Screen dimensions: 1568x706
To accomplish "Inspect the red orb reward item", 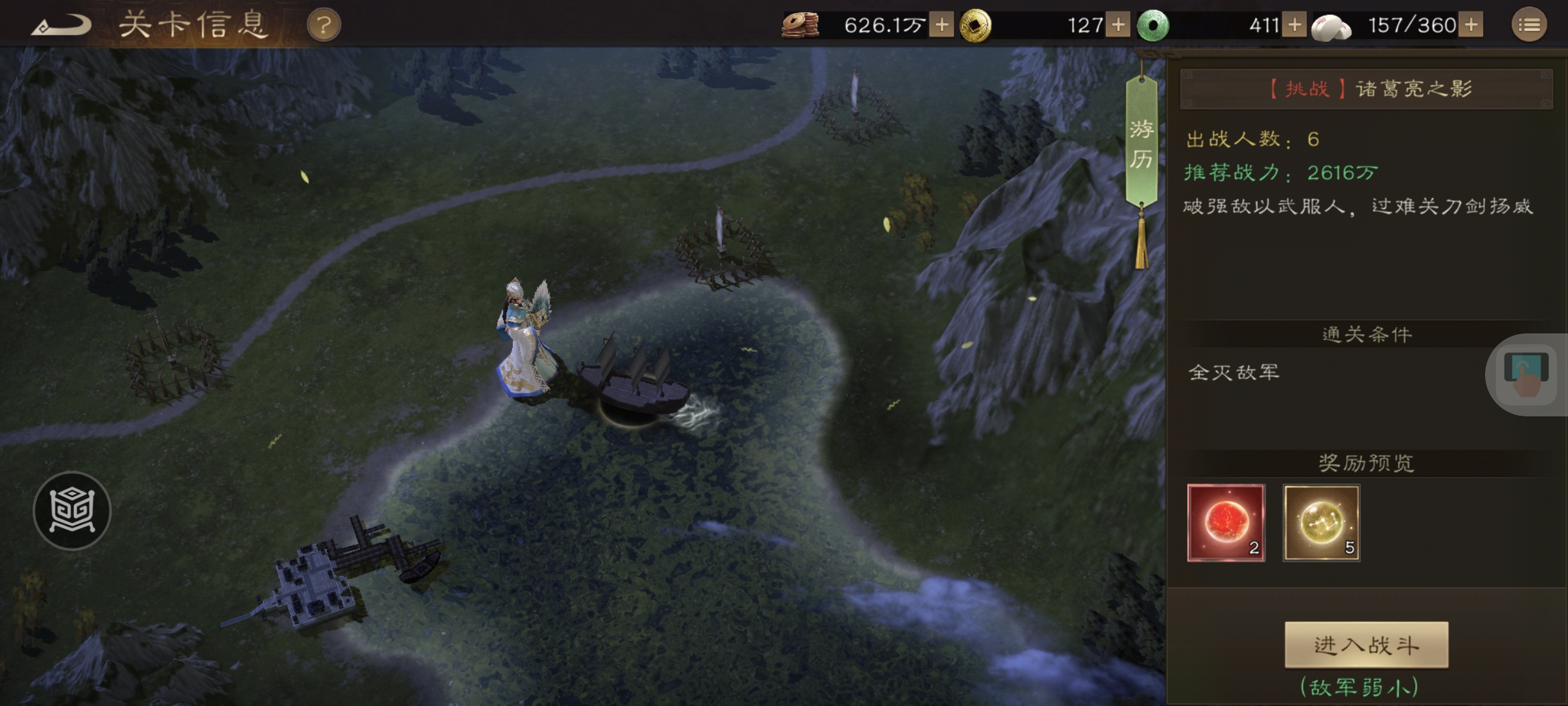I will pyautogui.click(x=1226, y=522).
